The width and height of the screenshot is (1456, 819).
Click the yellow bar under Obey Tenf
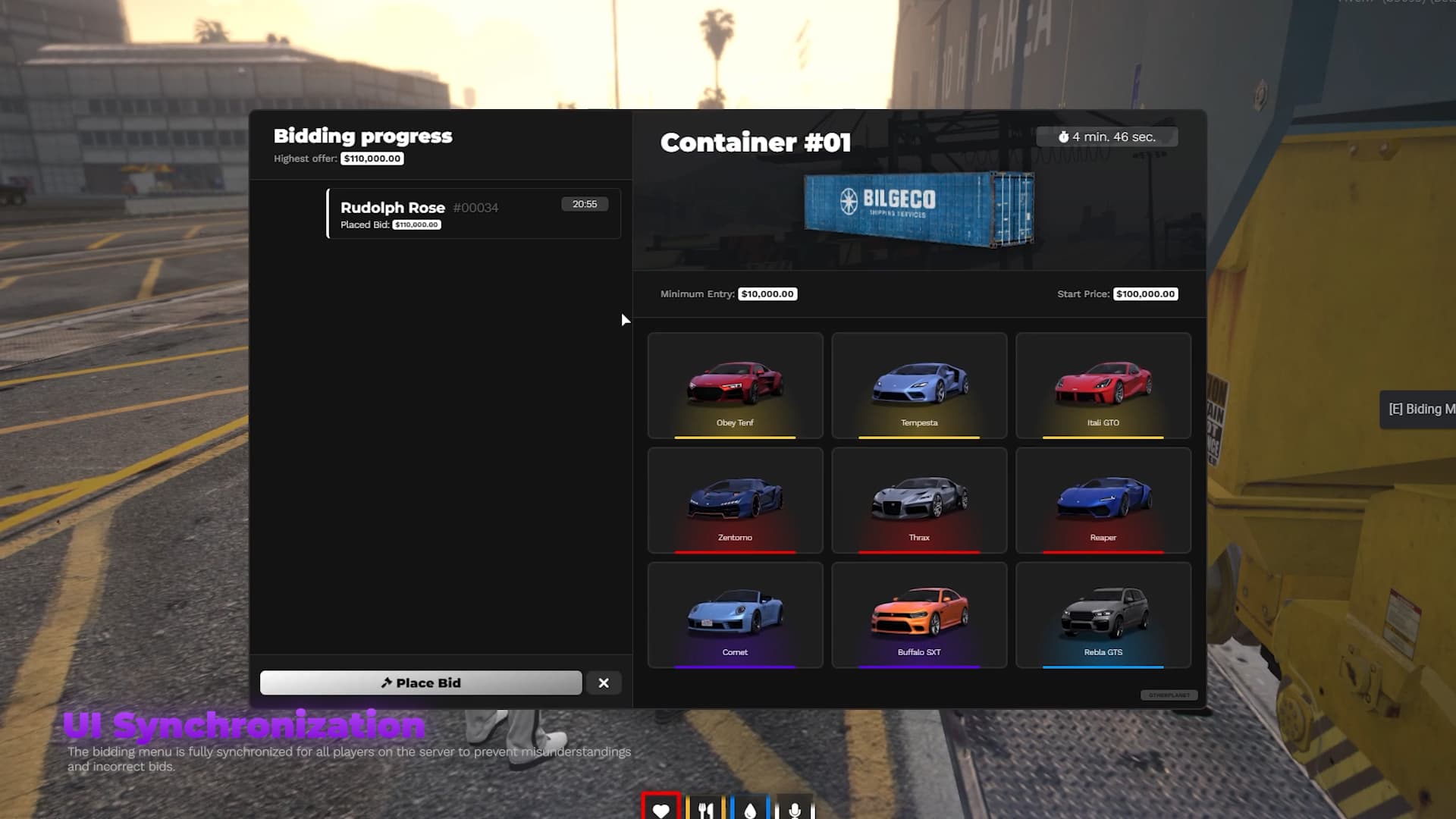click(734, 438)
